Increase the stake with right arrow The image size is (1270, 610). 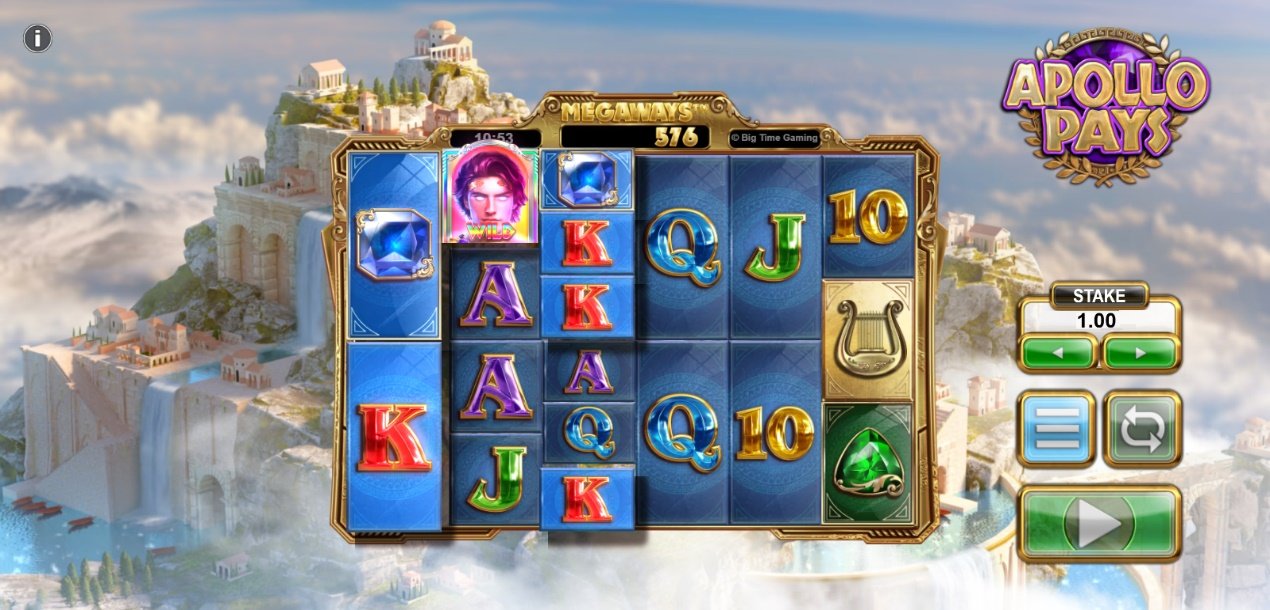tap(1140, 352)
